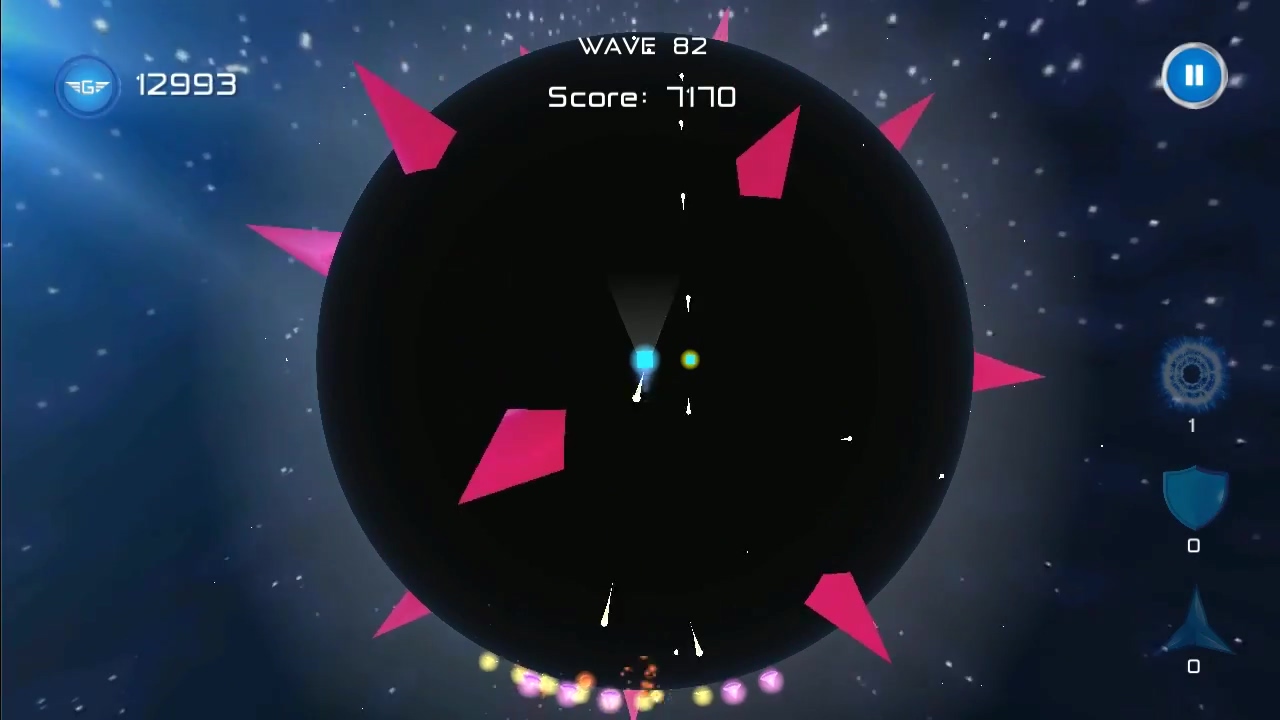Viewport: 1280px width, 720px height.
Task: Tap the swirling vortex icon above the shield
Action: pyautogui.click(x=1193, y=375)
